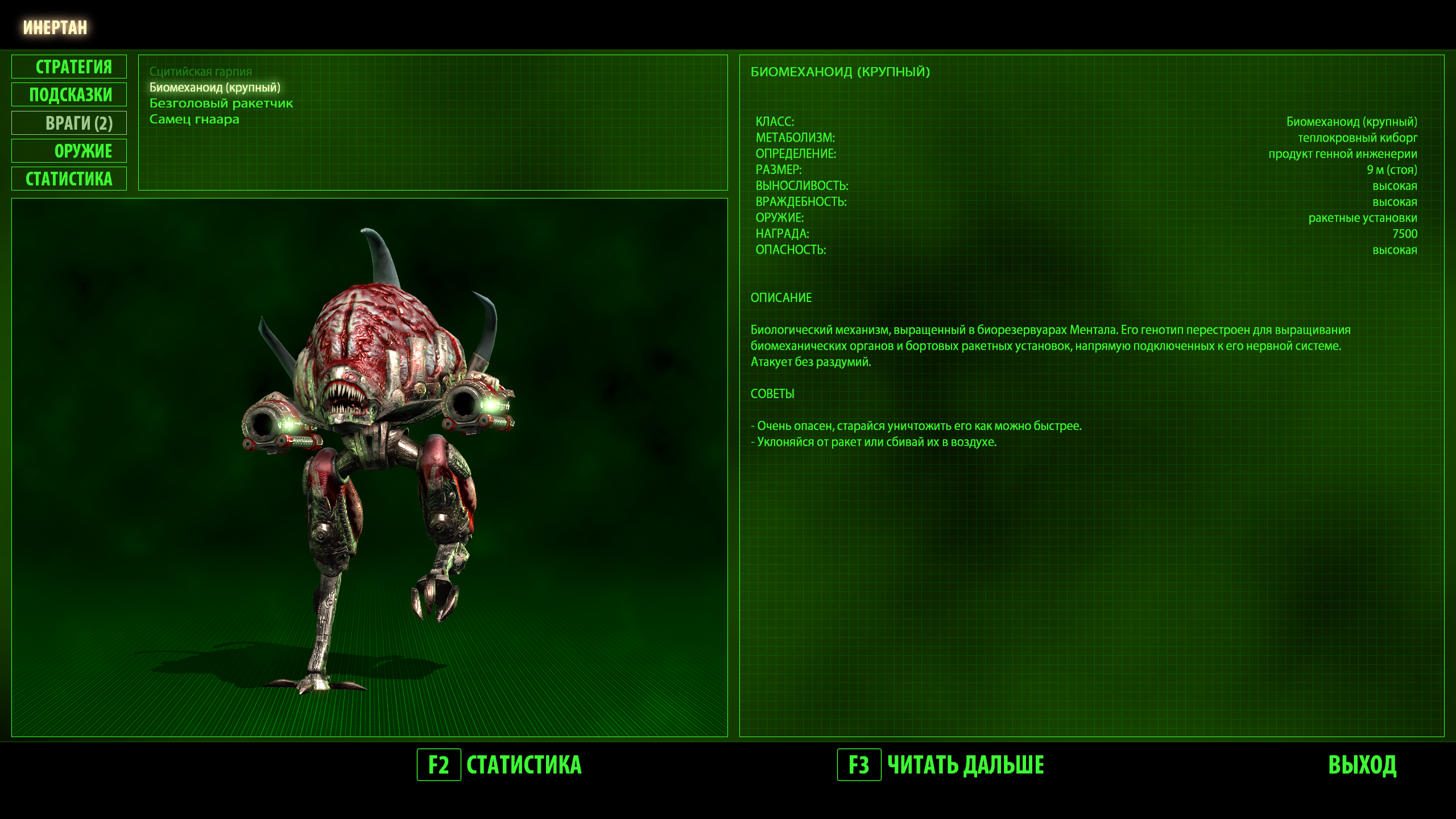
Task: Open the Самец гнаара enemy entry
Action: (194, 119)
